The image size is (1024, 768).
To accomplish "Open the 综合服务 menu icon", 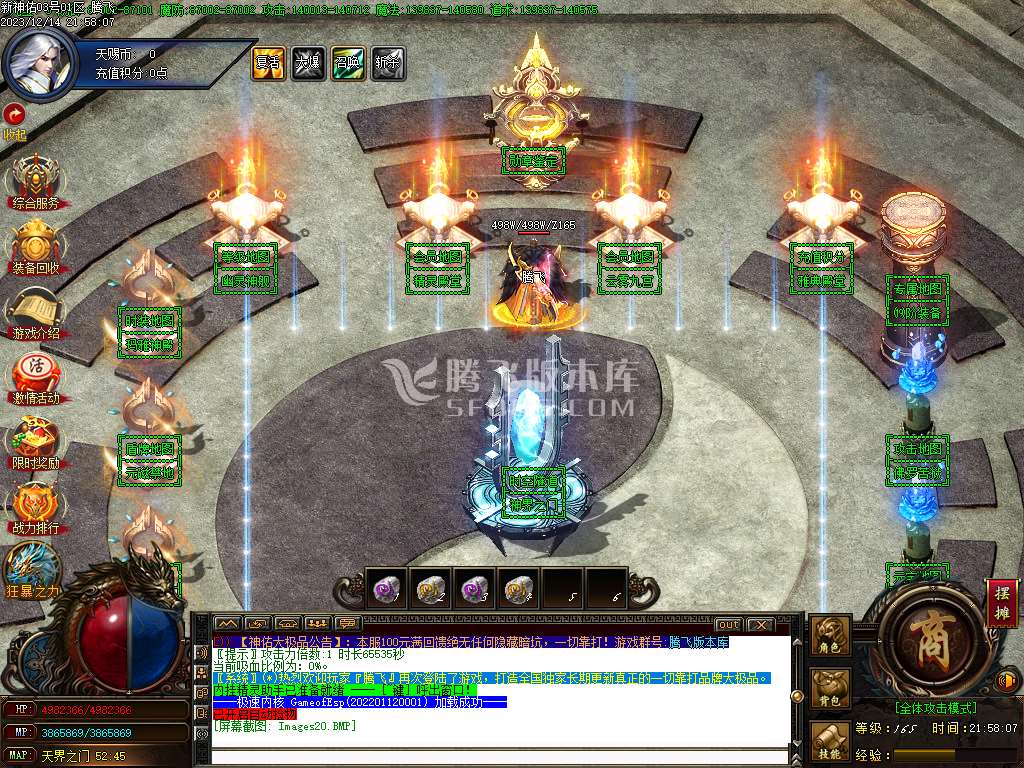I will (36, 181).
